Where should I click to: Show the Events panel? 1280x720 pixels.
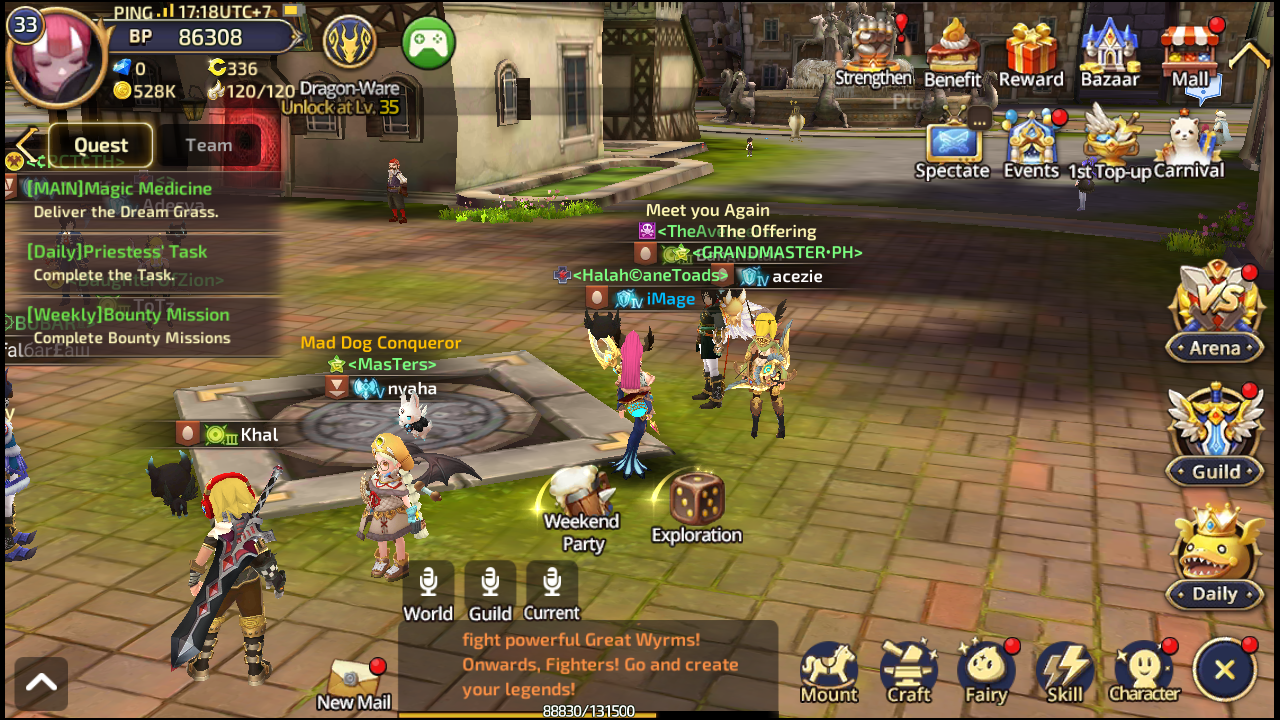tap(1031, 146)
